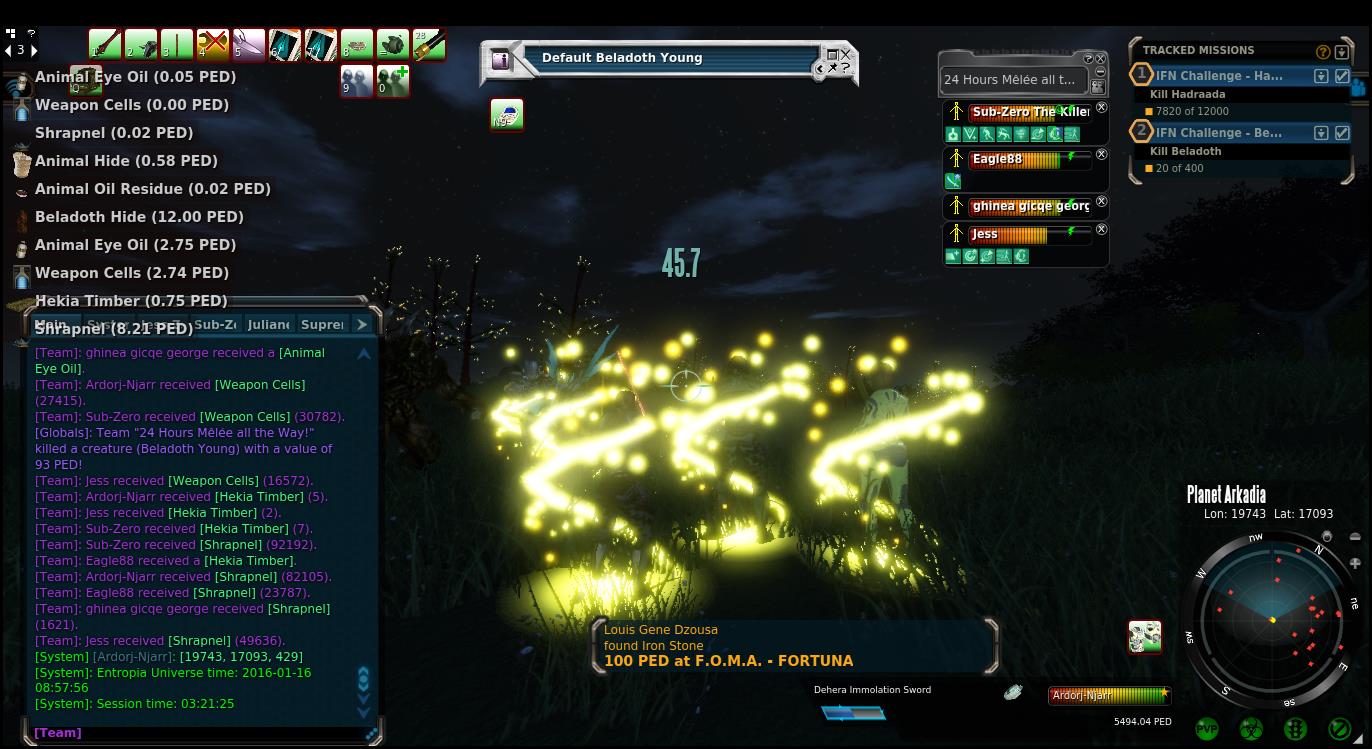Toggle tracking checkbox for the Hadraada challenge

point(1342,76)
